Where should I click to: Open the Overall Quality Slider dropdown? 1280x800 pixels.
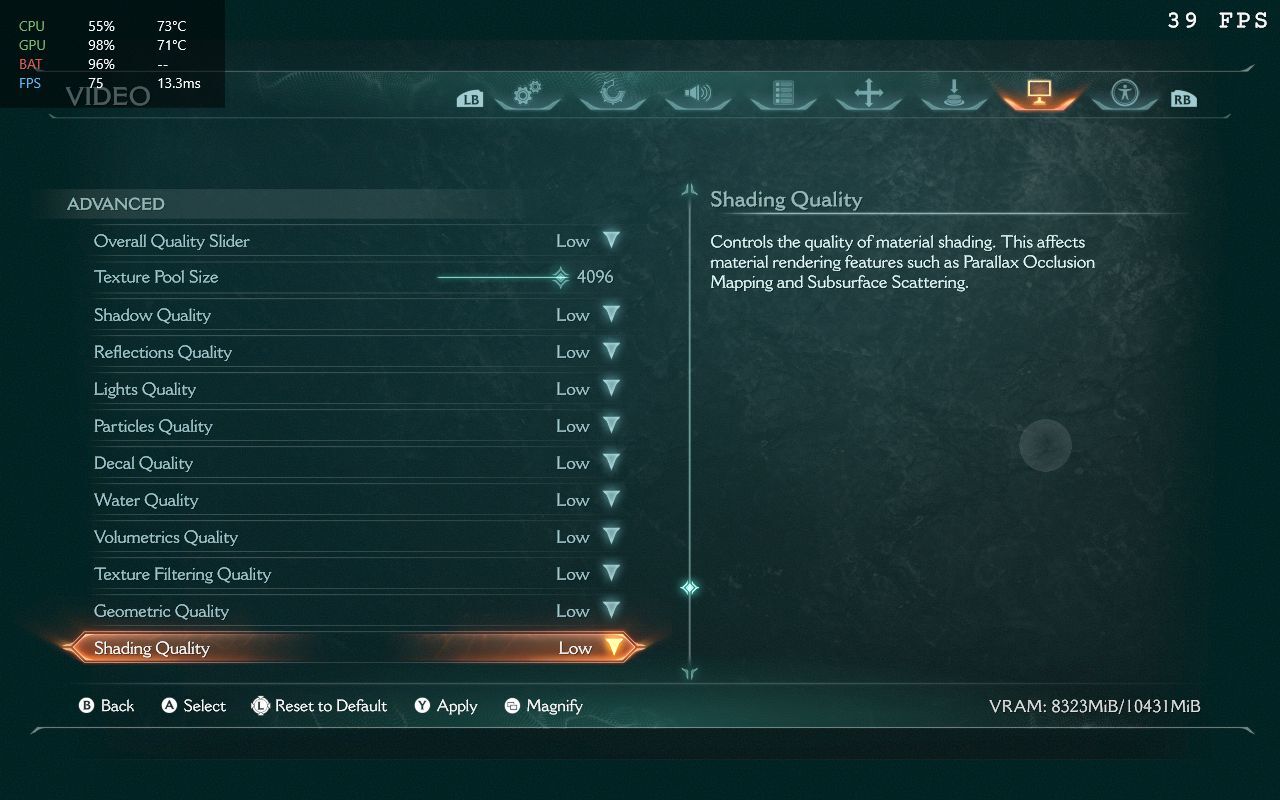point(611,241)
